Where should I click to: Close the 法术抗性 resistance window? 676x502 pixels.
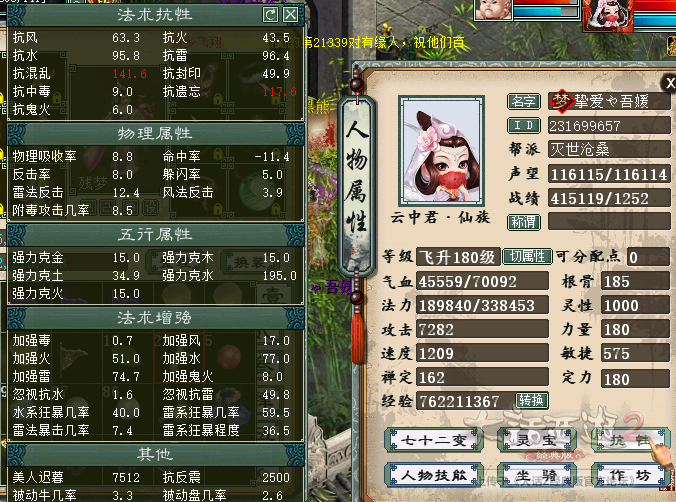click(x=290, y=15)
